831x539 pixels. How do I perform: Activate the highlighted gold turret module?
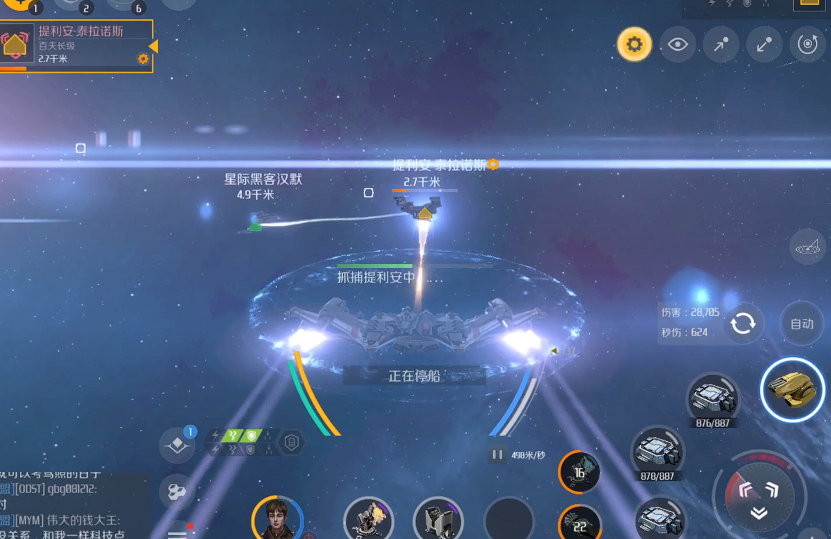(x=792, y=389)
